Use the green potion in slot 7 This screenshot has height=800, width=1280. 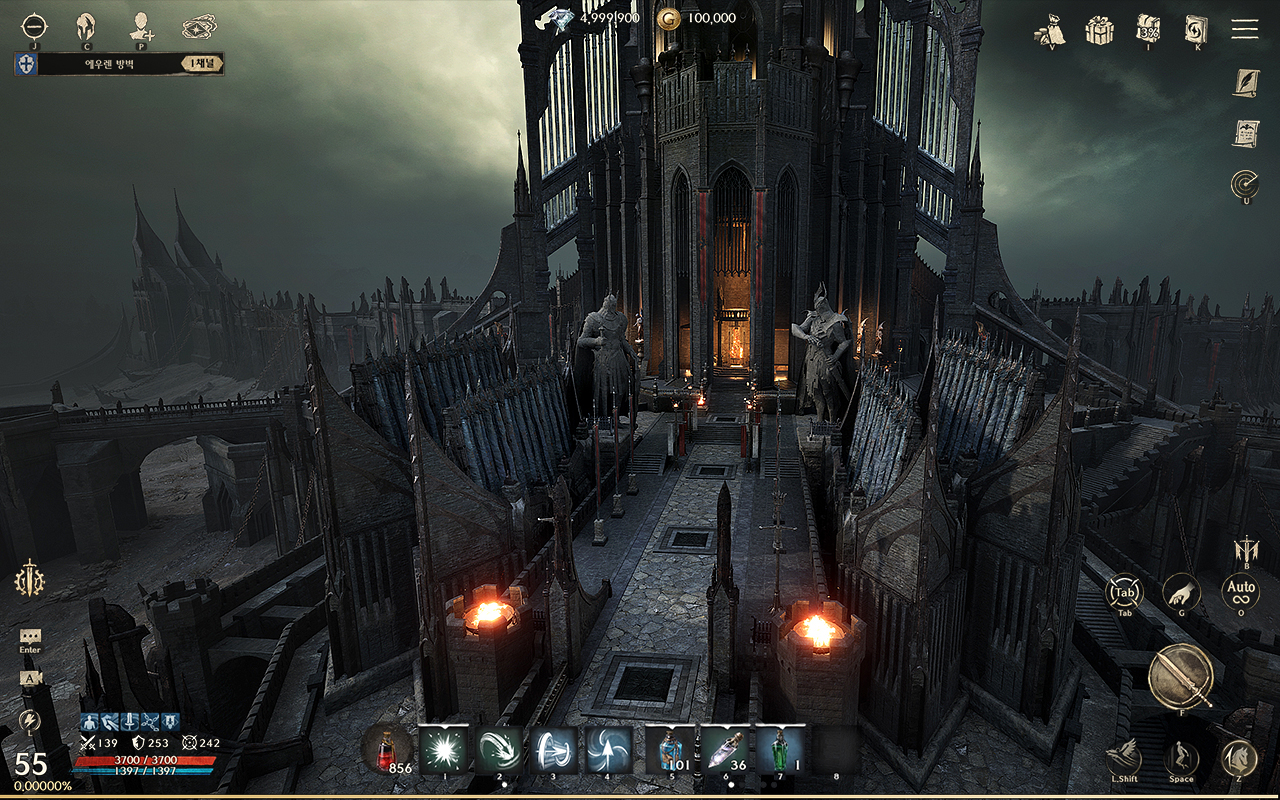pos(780,750)
